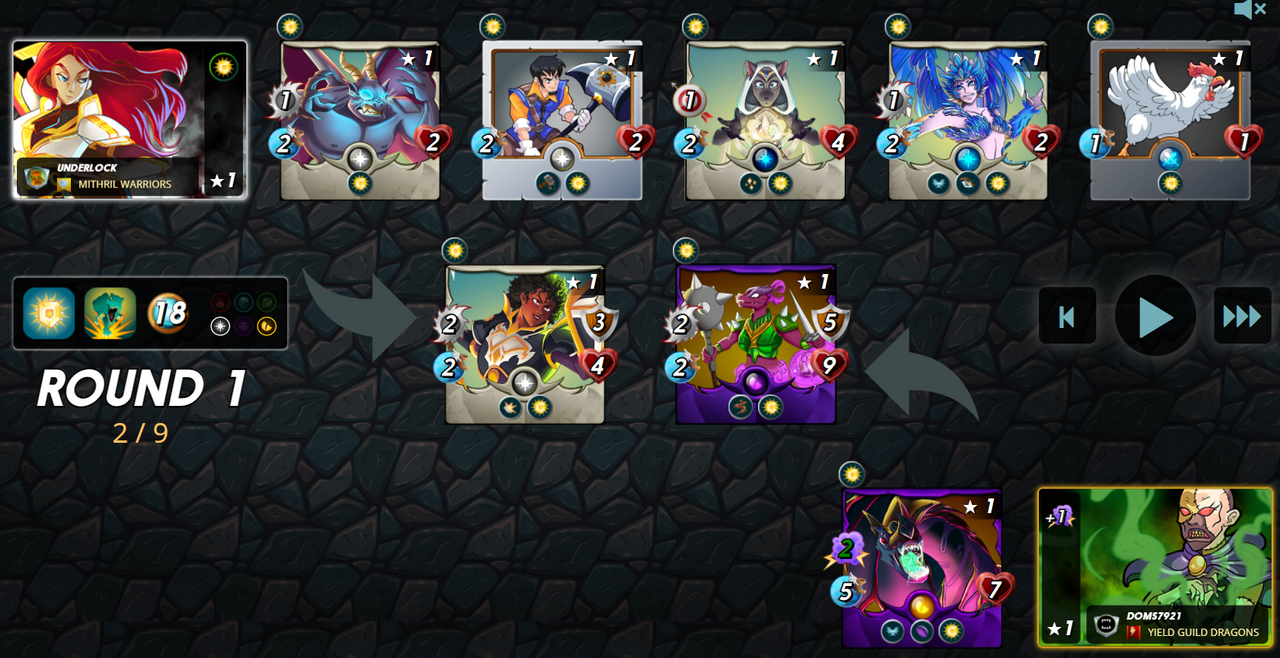Open Doms7921's green masked summoner card
Screen dimensions: 1280x658
pyautogui.click(x=1155, y=566)
